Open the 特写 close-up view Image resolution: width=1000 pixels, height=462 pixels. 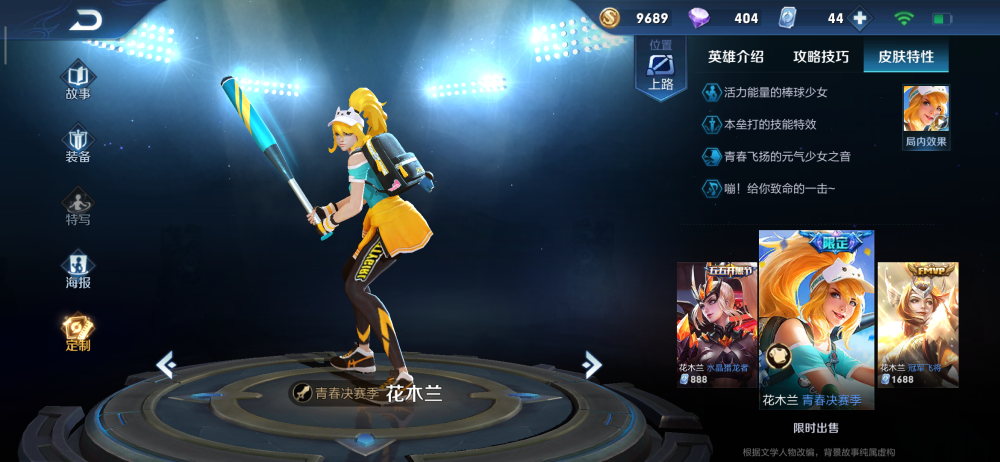(x=78, y=207)
